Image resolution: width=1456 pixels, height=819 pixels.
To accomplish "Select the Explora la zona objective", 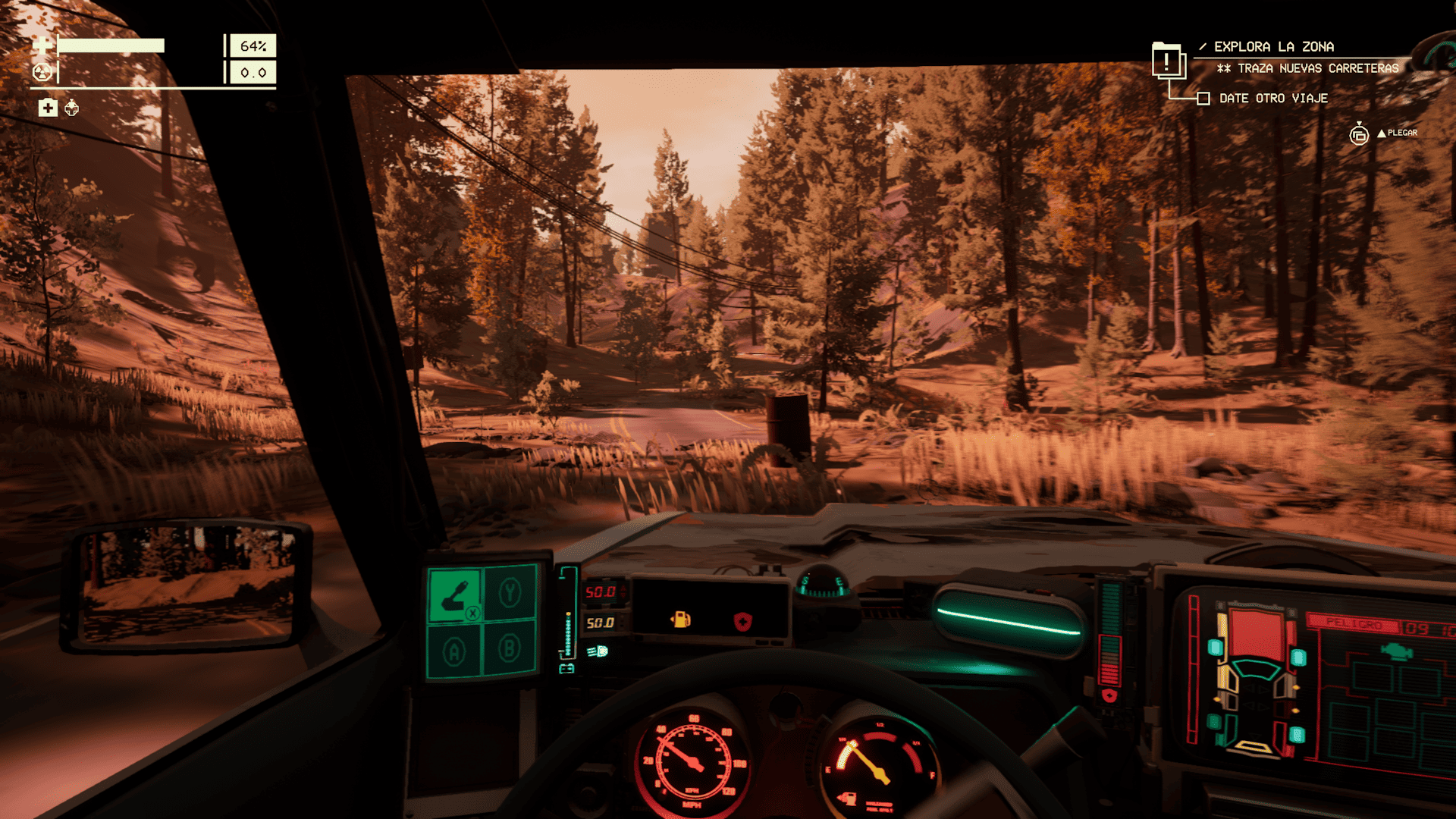I will point(1274,47).
